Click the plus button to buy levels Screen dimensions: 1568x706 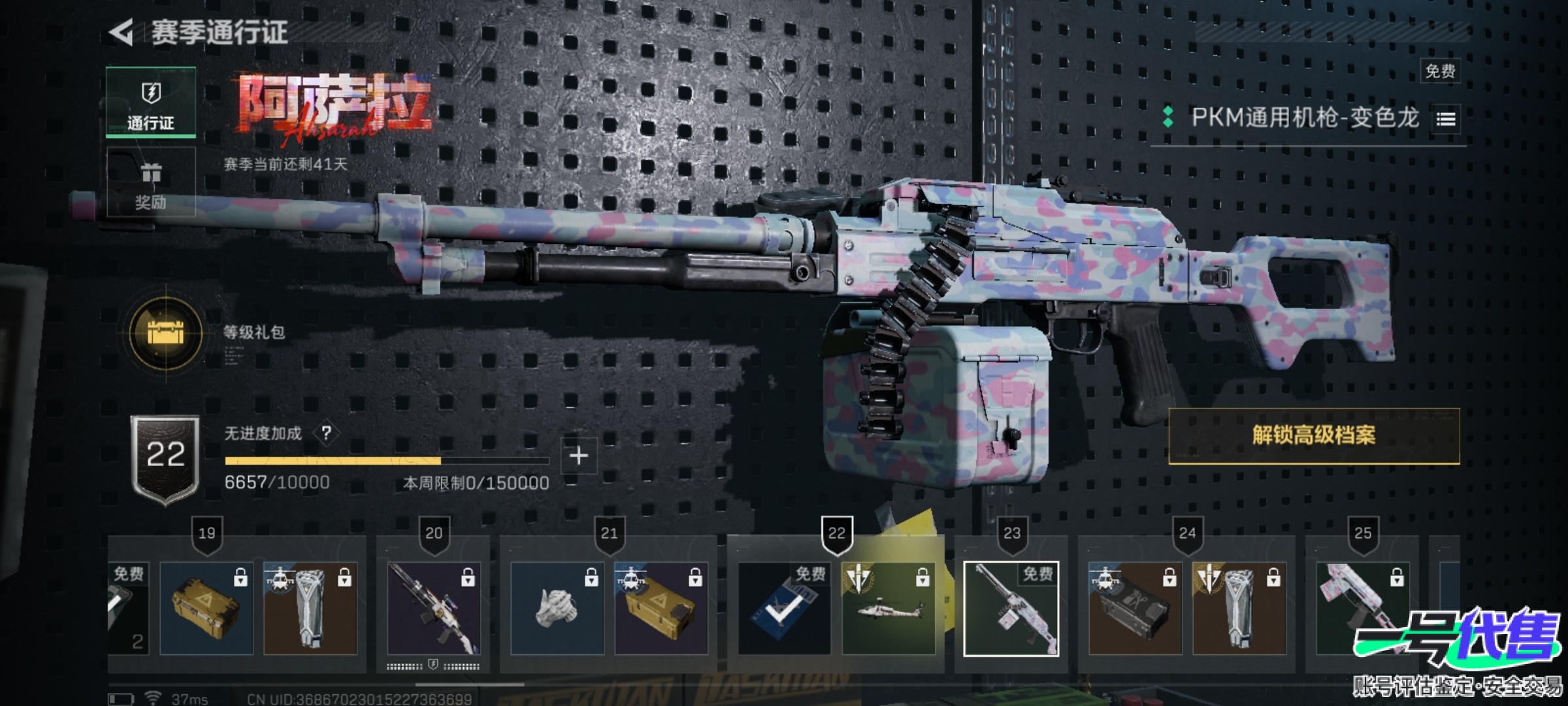click(578, 456)
